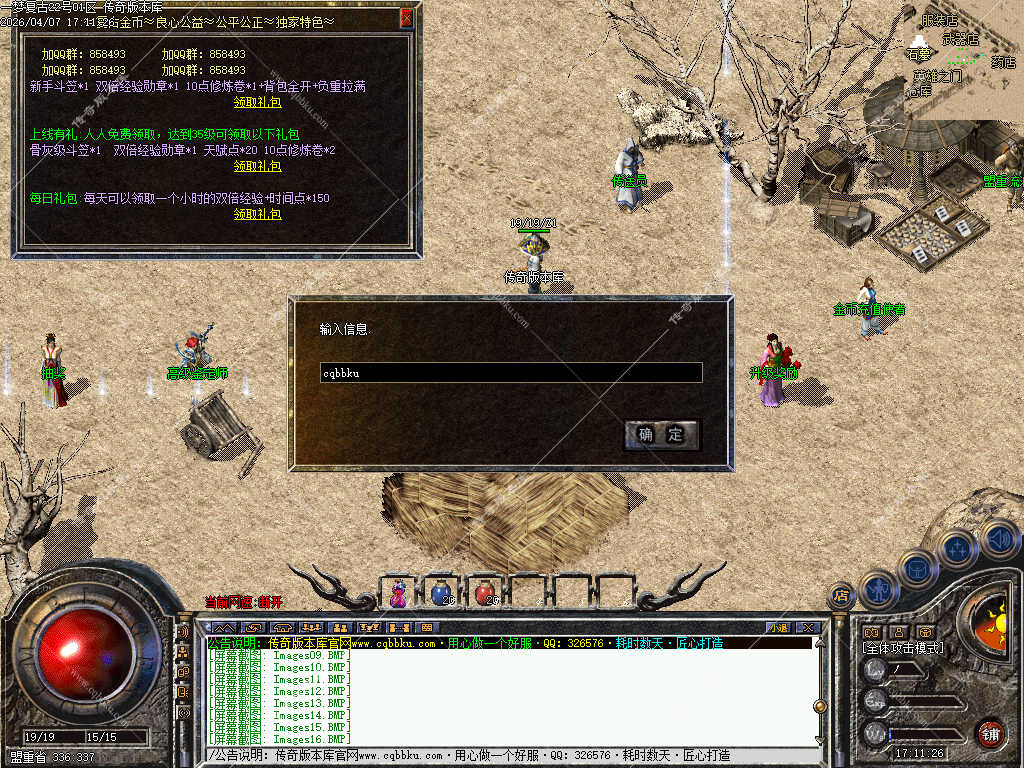Claim the daily gift pack link
Viewport: 1024px width, 768px height.
pyautogui.click(x=257, y=214)
